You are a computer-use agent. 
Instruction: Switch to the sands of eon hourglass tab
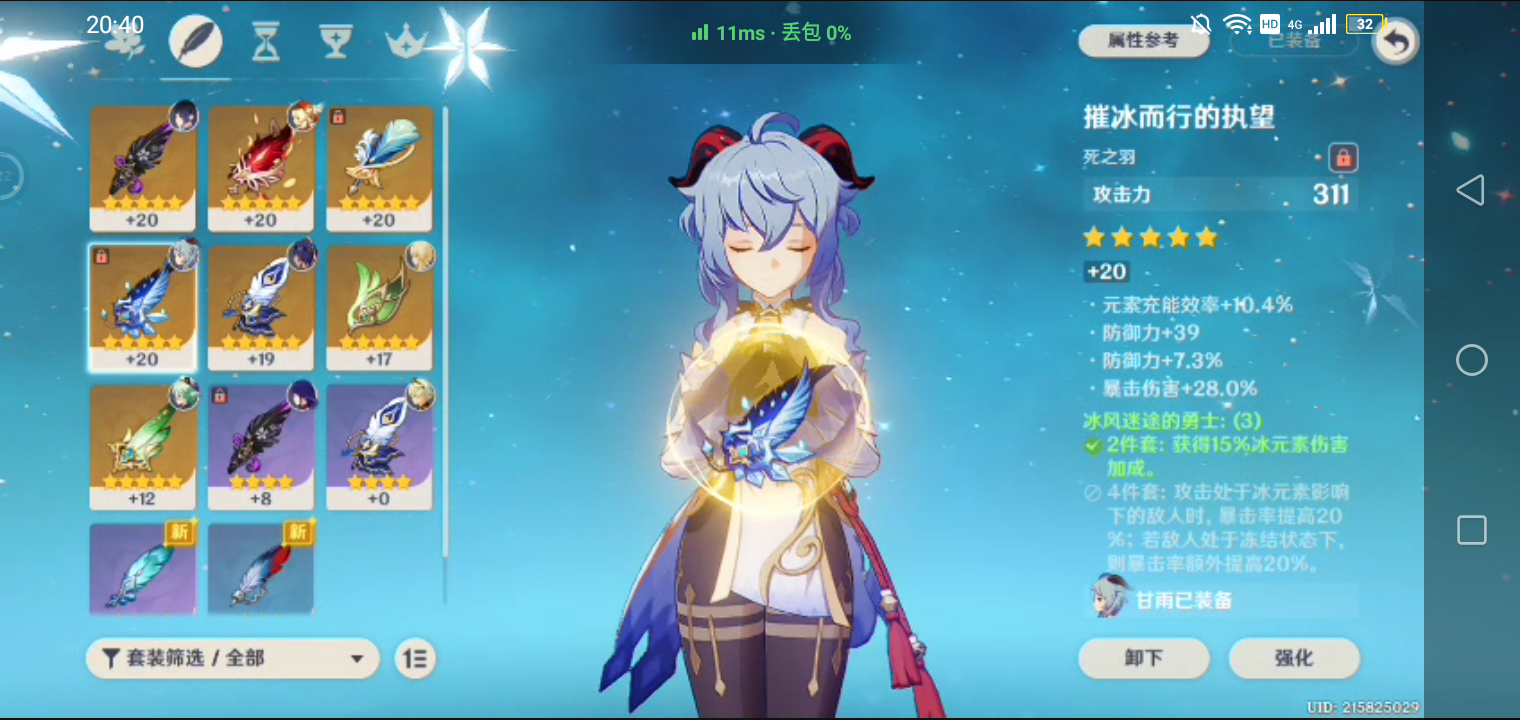(264, 42)
